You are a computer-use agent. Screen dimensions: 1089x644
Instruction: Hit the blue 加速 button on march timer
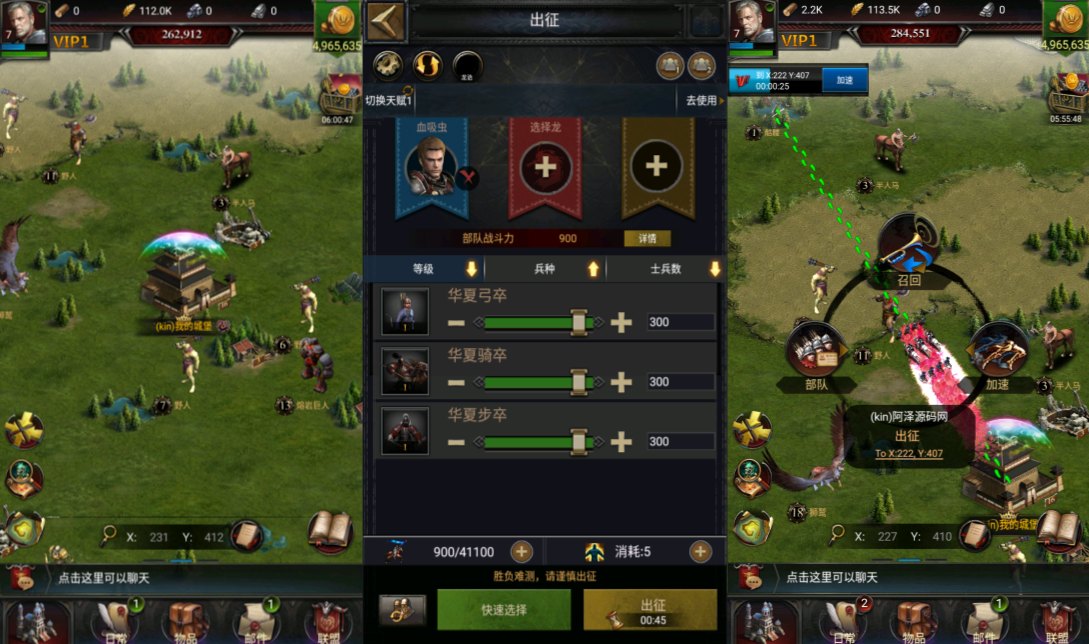click(x=846, y=80)
